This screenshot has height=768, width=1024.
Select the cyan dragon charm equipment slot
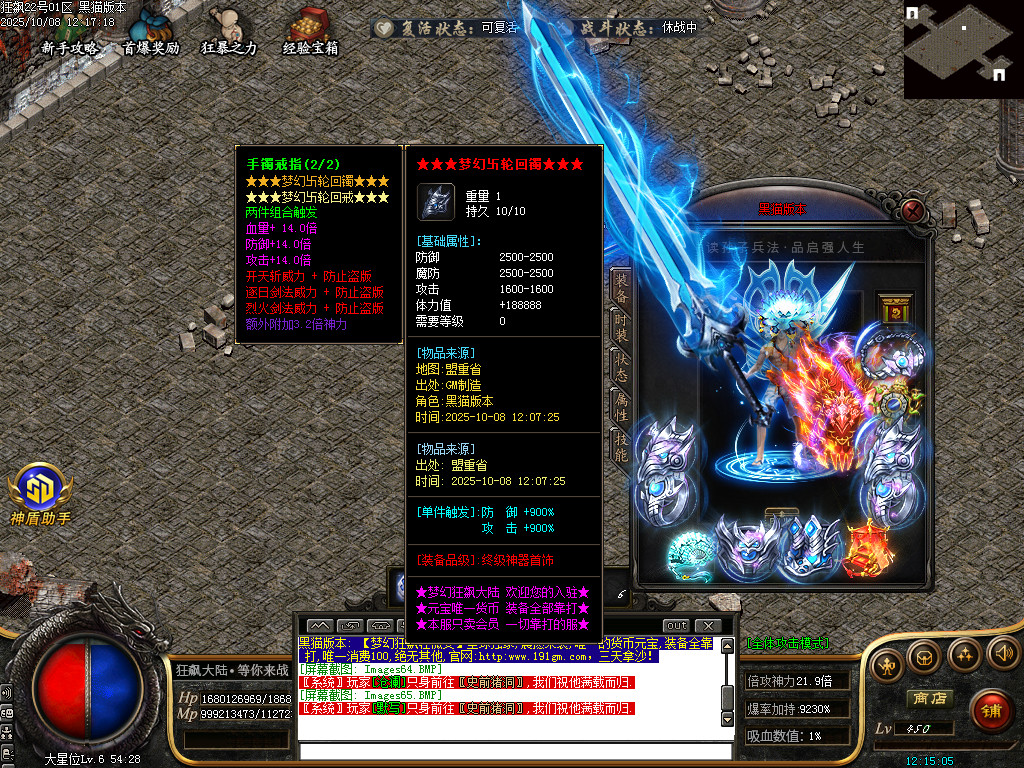tap(692, 552)
